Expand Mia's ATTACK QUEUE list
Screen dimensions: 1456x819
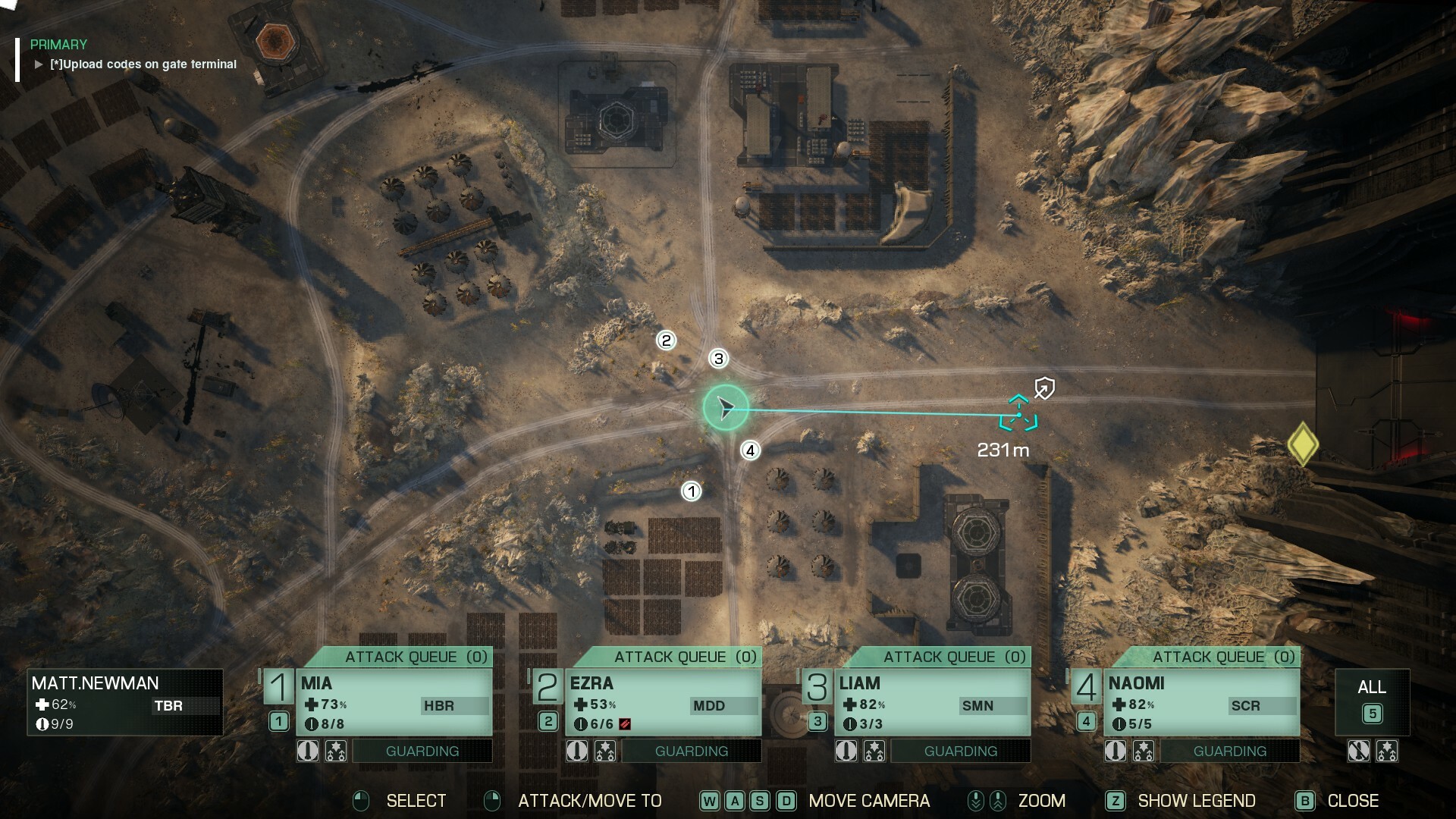416,657
